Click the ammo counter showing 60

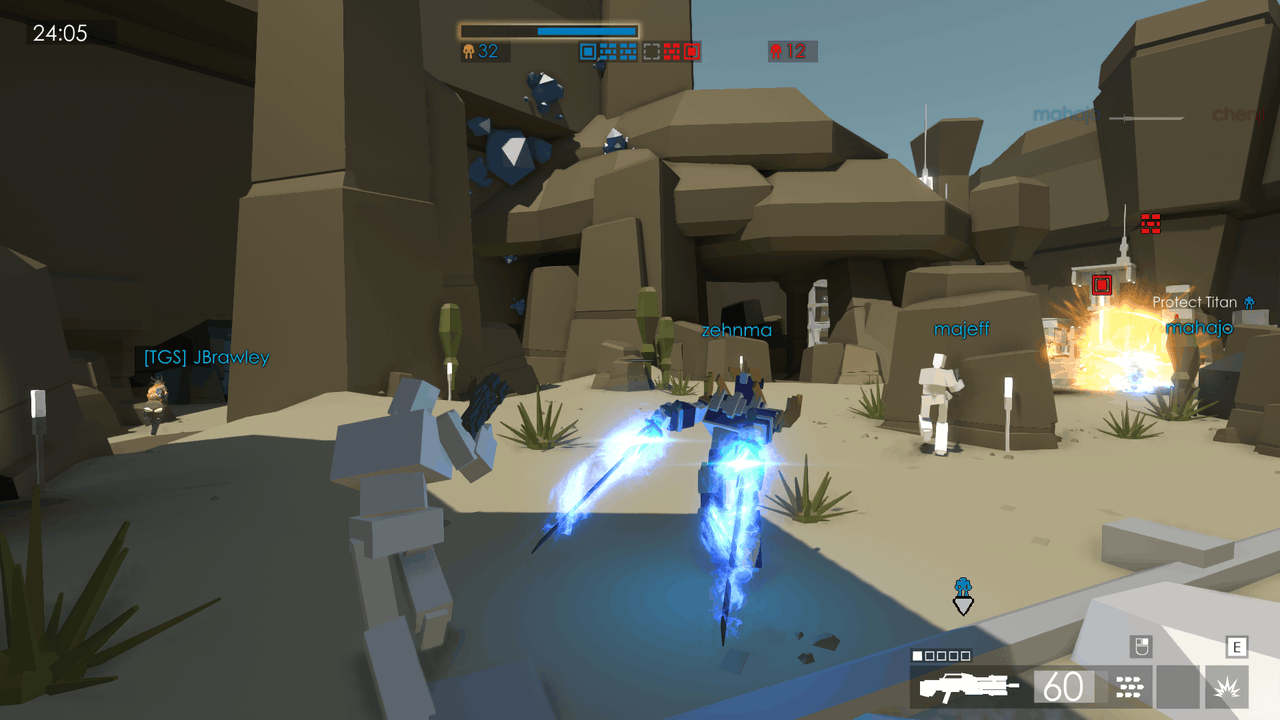coord(1065,686)
